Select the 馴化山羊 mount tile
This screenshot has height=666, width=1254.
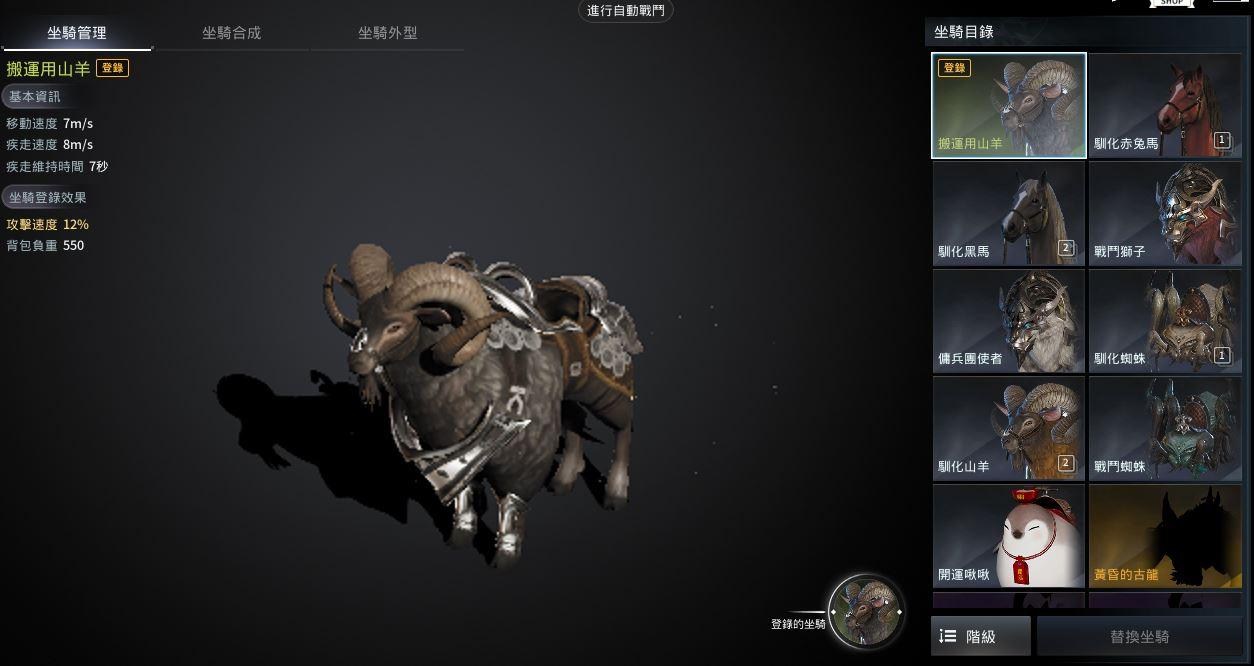click(x=1009, y=428)
